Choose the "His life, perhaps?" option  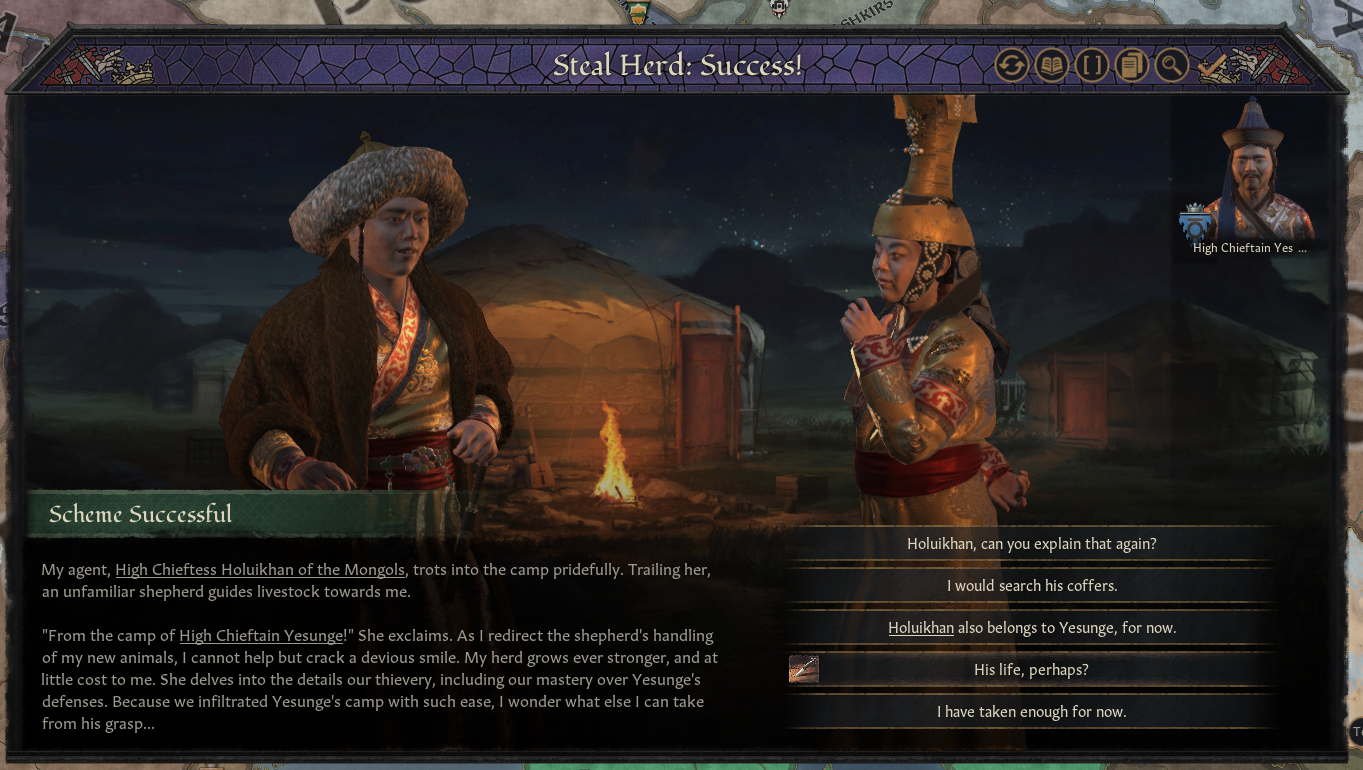click(1031, 670)
